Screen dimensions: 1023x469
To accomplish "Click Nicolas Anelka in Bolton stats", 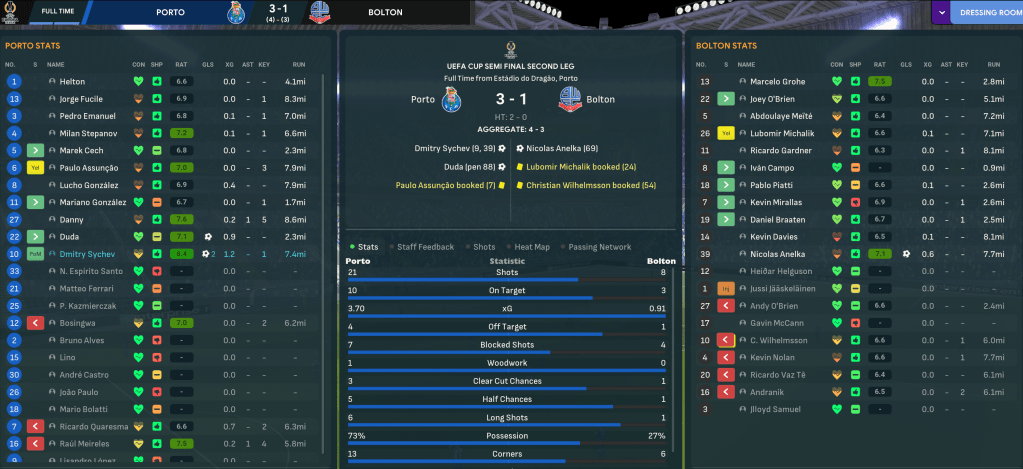I will pyautogui.click(x=777, y=254).
